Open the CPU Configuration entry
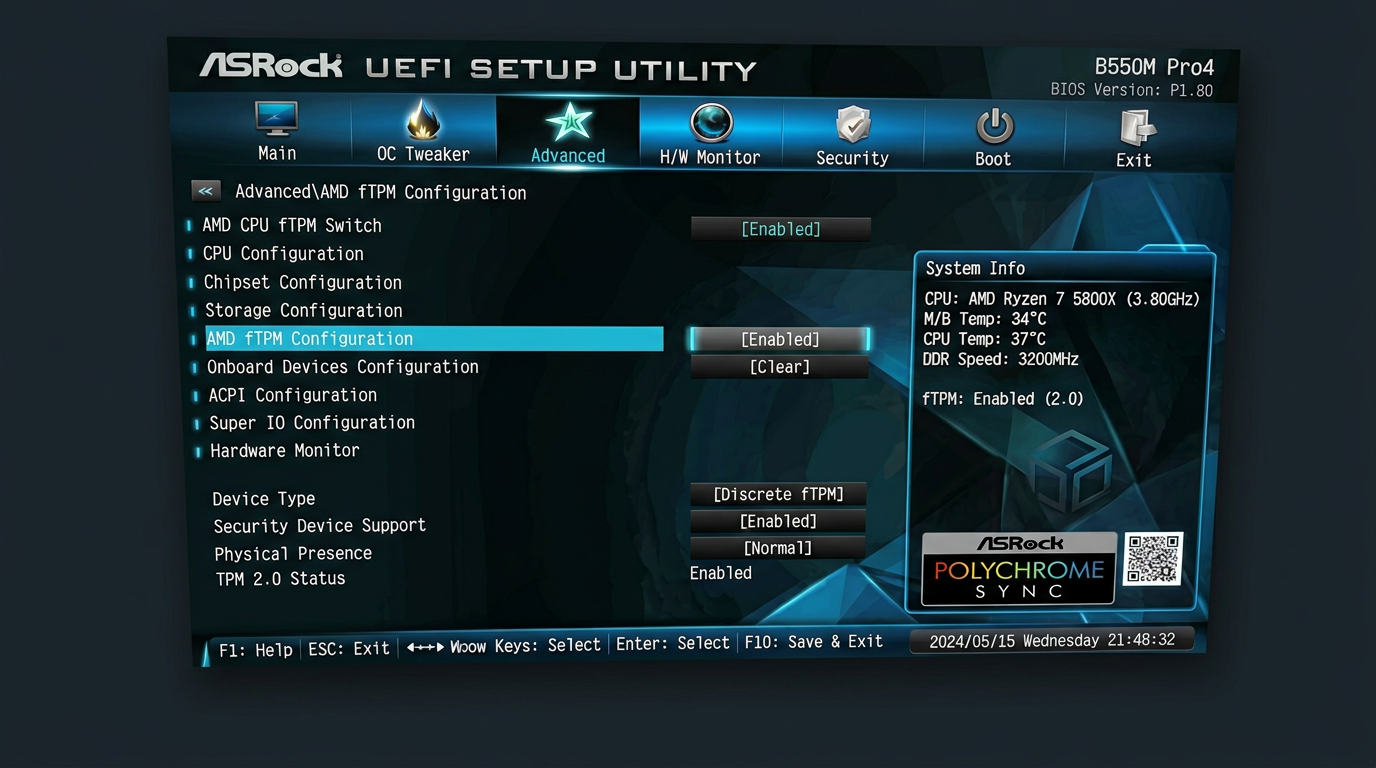The width and height of the screenshot is (1376, 768). [x=284, y=254]
